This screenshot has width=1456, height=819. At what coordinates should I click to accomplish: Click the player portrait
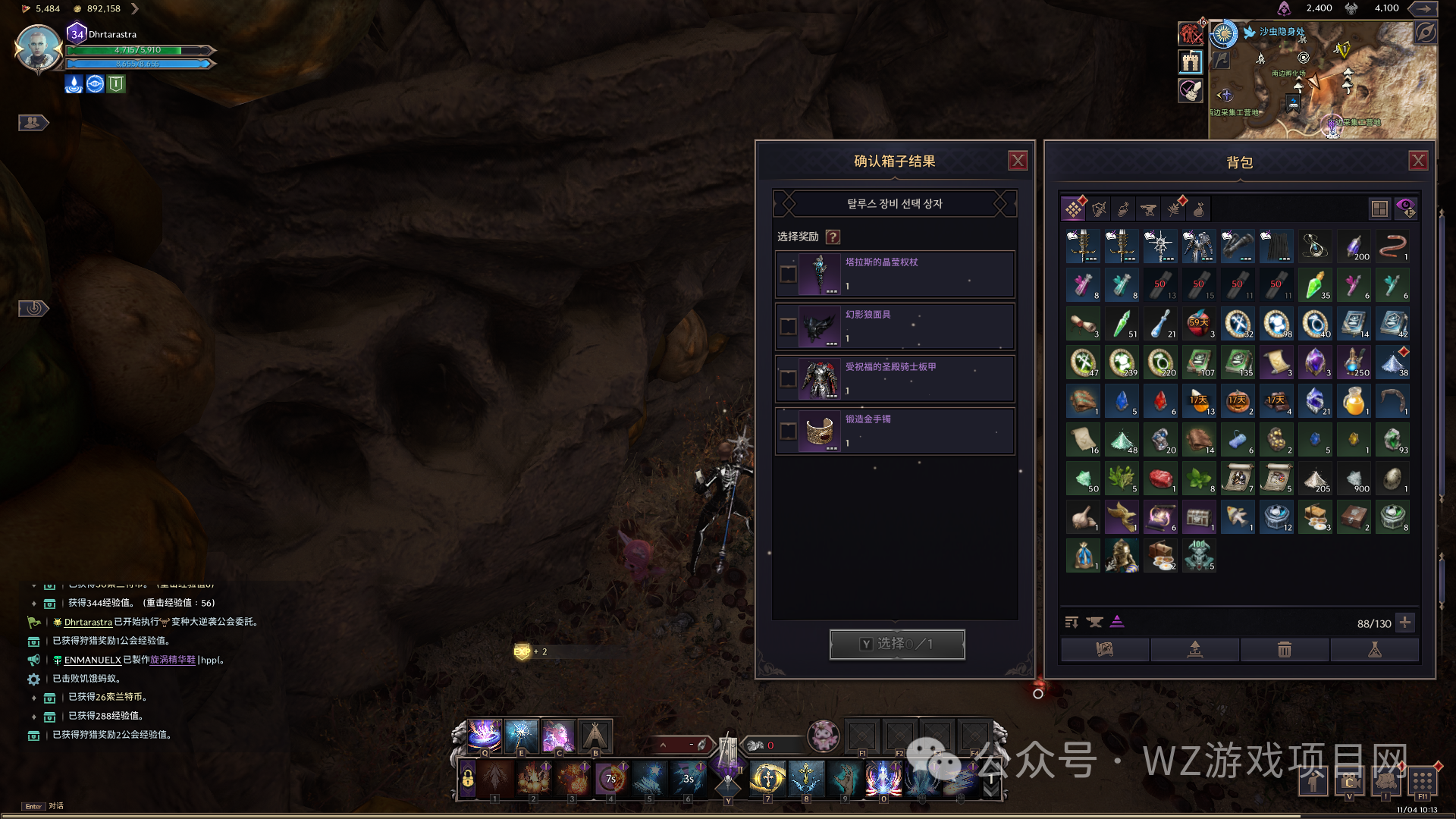(37, 49)
